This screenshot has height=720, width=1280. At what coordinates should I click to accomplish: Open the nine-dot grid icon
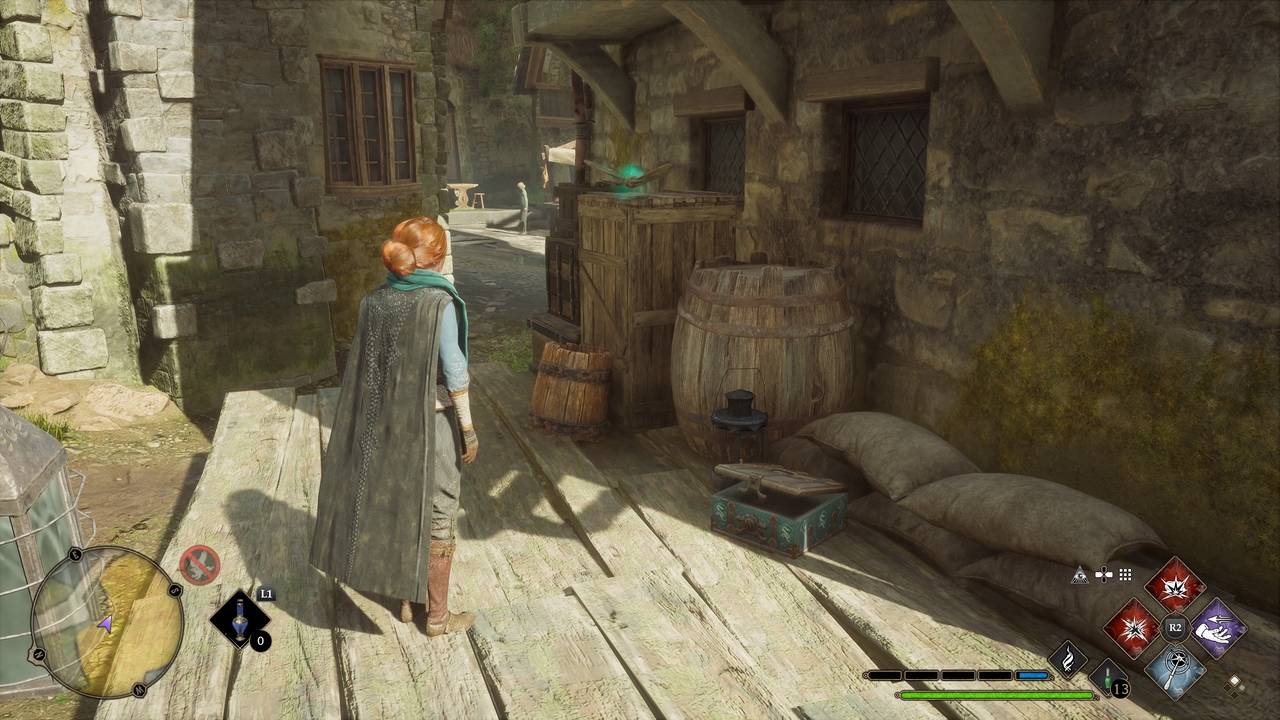pyautogui.click(x=1125, y=574)
